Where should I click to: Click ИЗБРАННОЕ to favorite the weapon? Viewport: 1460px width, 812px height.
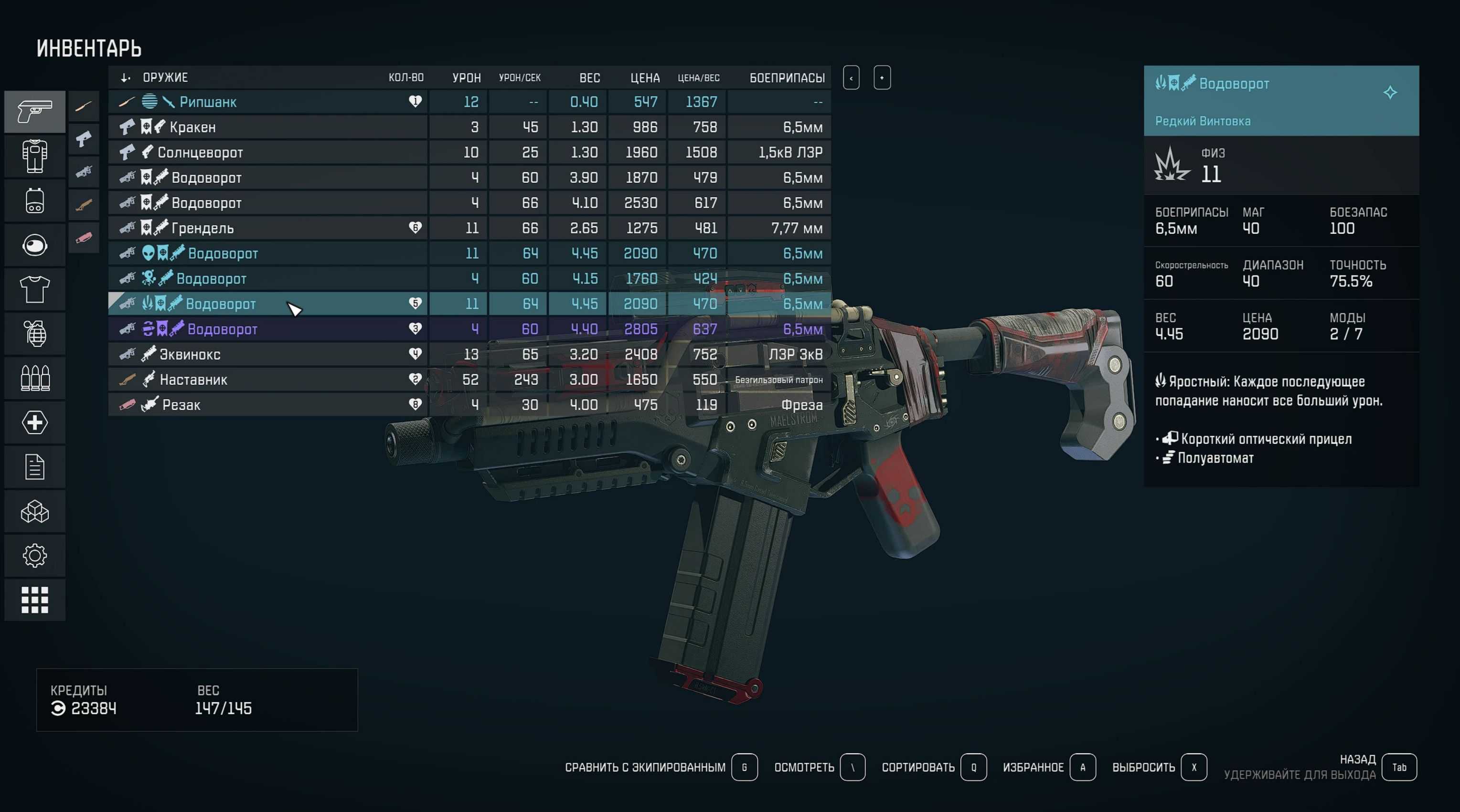1032,767
